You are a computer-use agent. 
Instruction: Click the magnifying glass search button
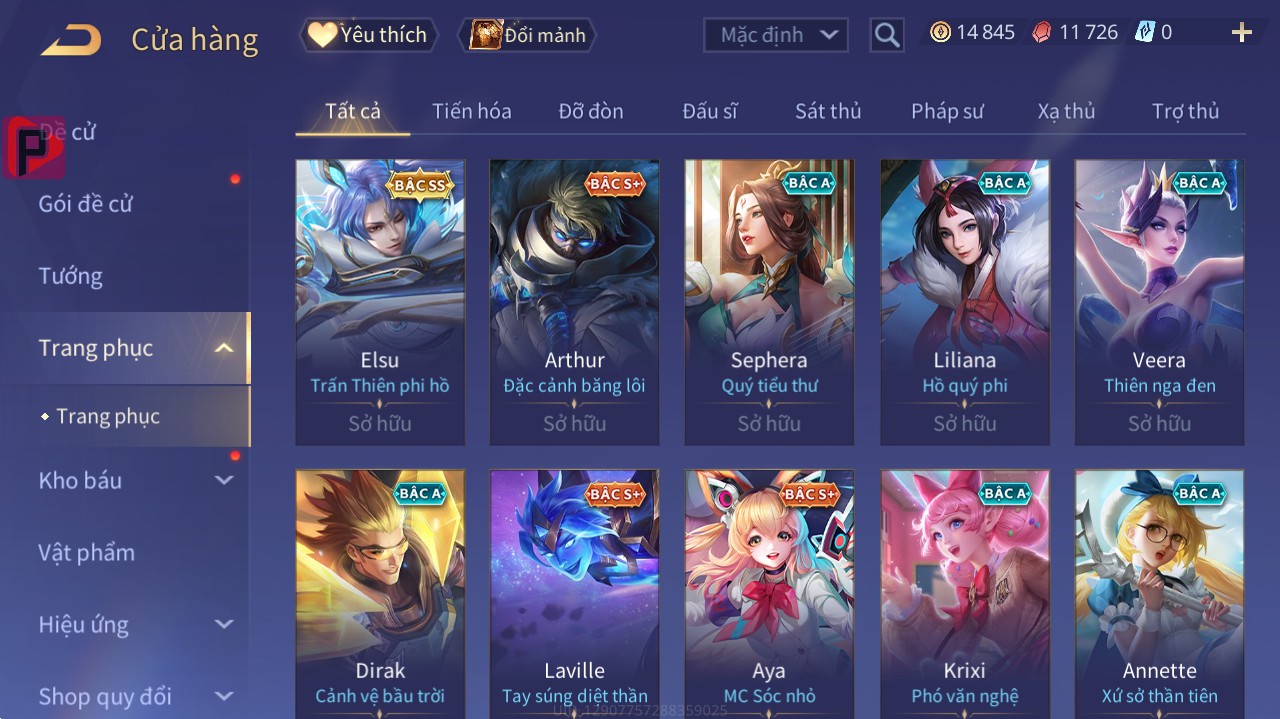pos(887,35)
